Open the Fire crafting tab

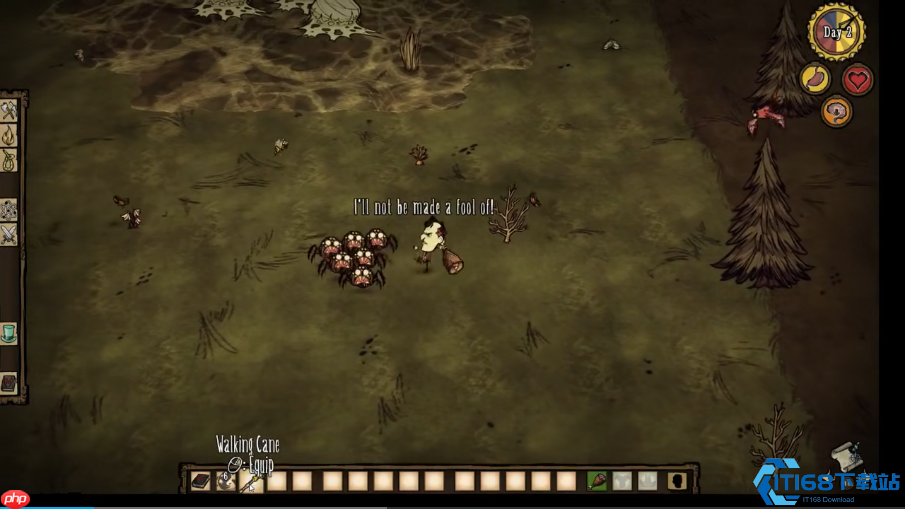pos(9,134)
